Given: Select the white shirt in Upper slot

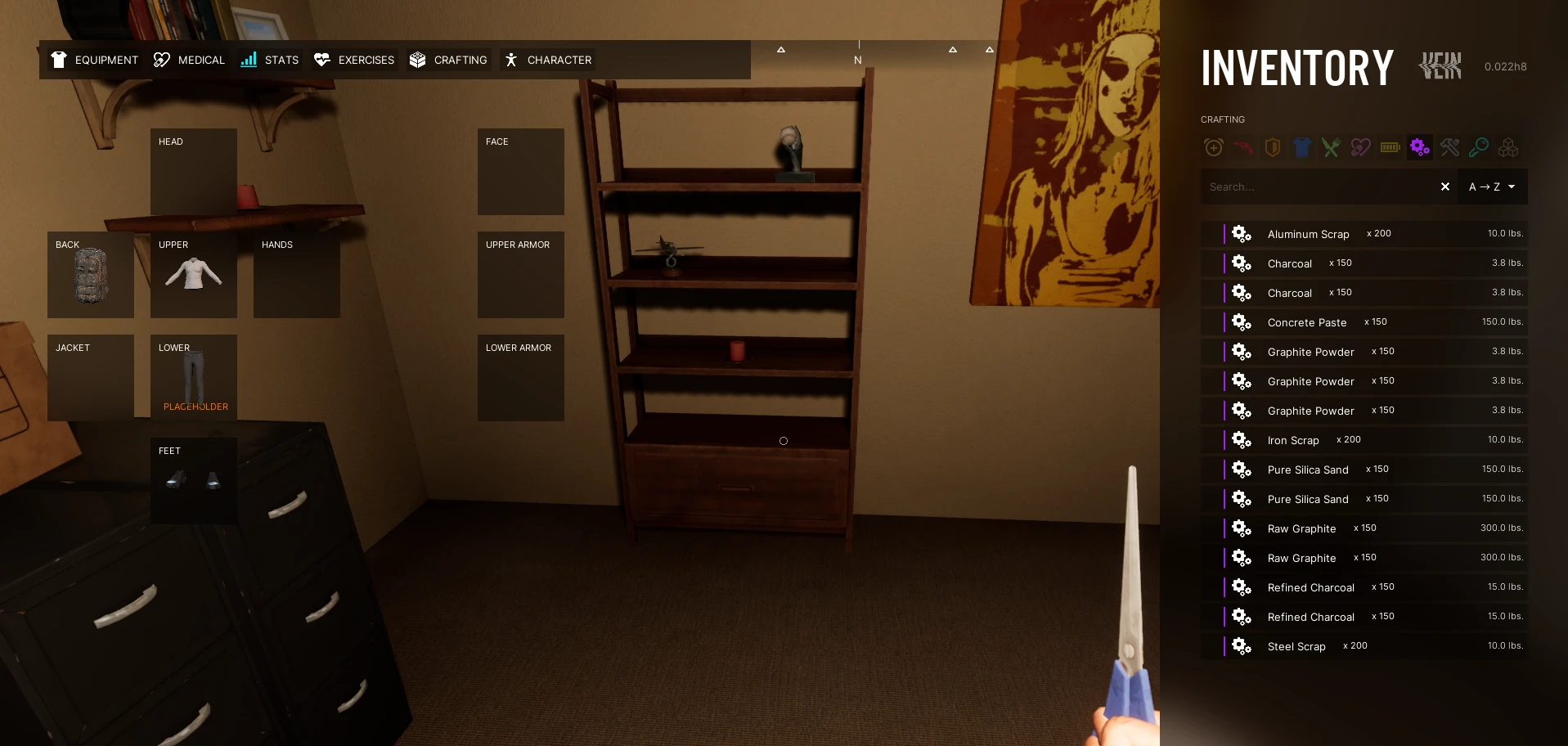Looking at the screenshot, I should (194, 275).
